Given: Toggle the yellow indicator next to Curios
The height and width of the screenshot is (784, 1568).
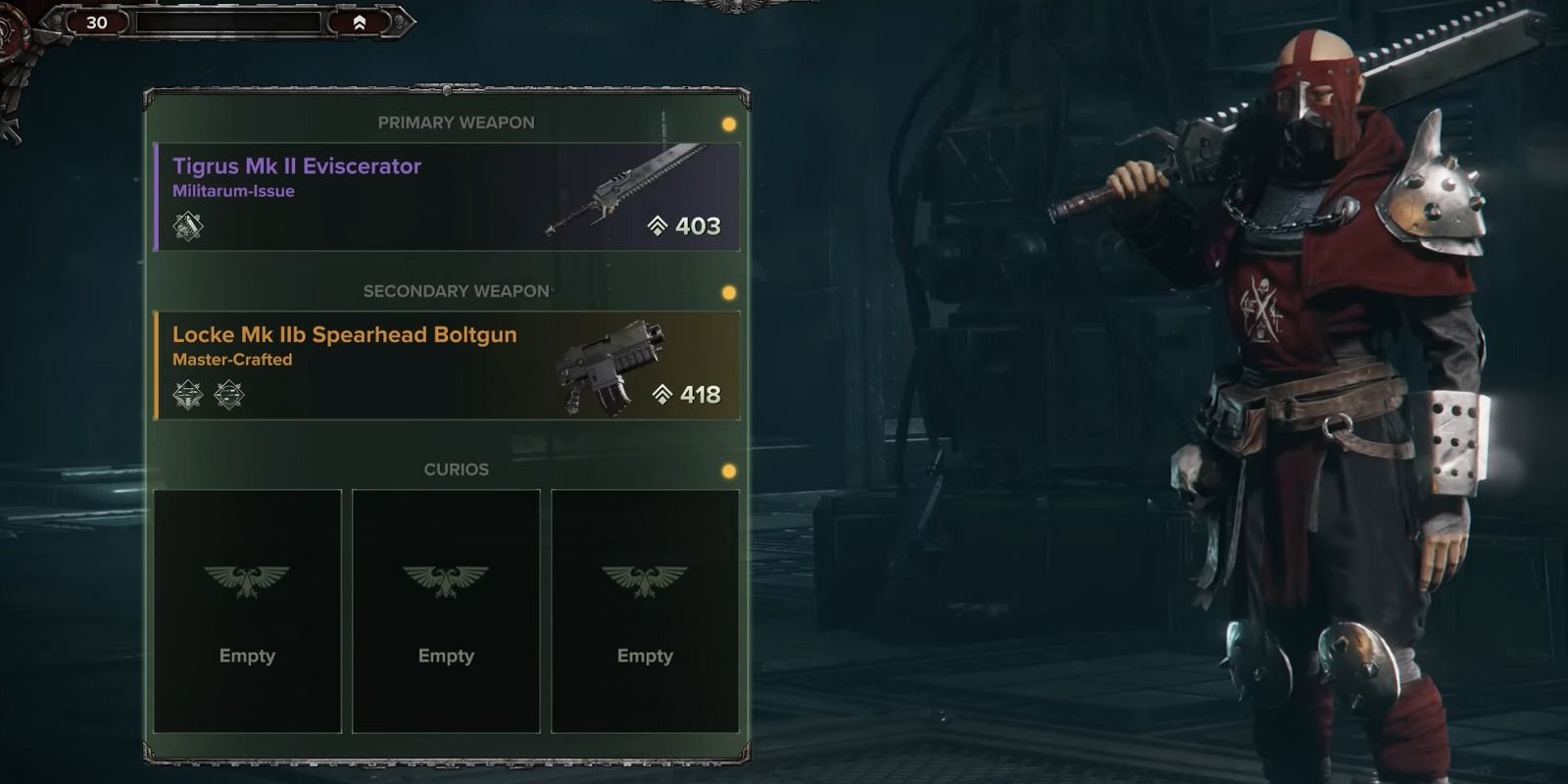Looking at the screenshot, I should [728, 469].
